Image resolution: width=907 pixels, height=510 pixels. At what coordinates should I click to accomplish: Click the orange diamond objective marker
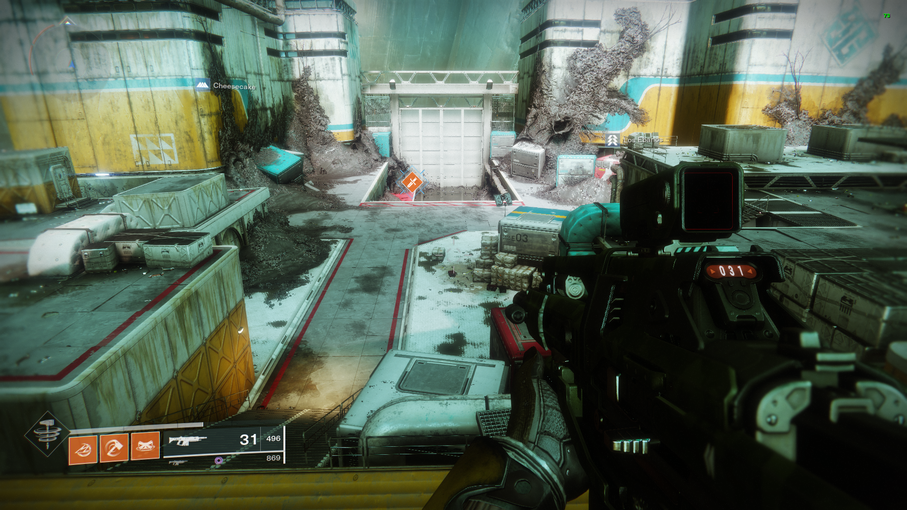[x=411, y=182]
